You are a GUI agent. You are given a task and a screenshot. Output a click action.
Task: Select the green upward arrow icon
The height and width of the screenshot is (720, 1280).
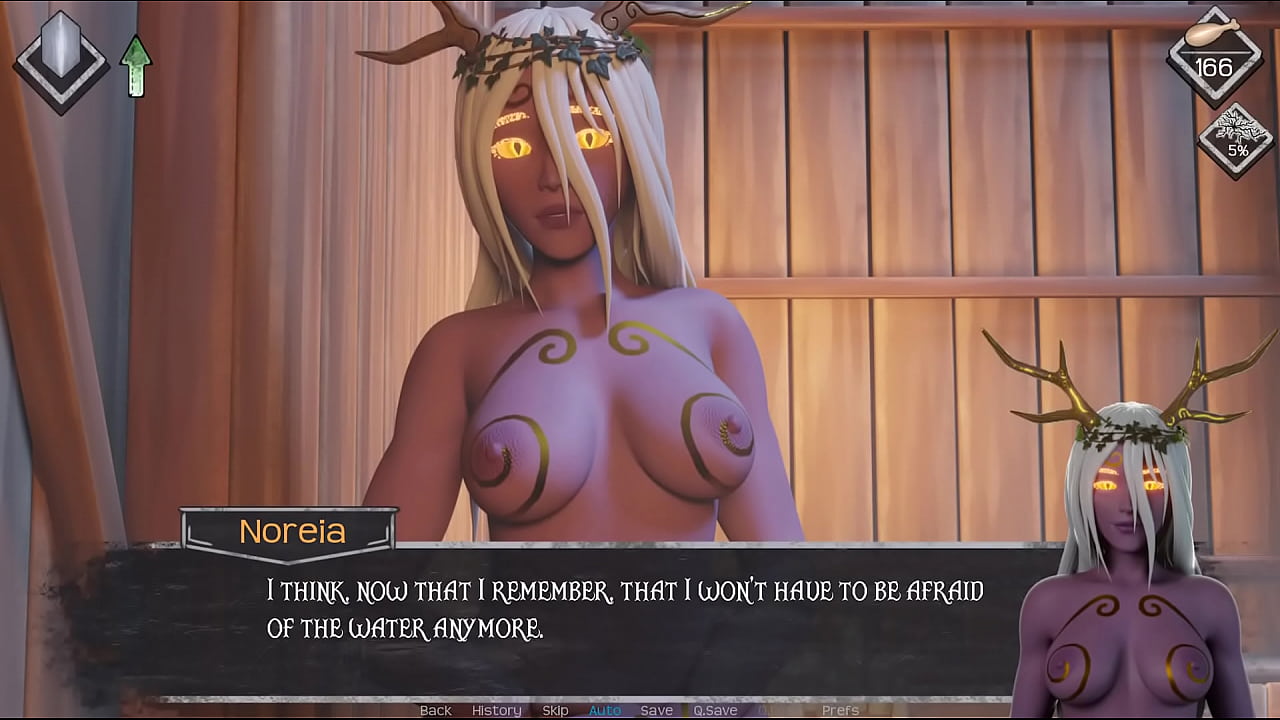click(135, 66)
